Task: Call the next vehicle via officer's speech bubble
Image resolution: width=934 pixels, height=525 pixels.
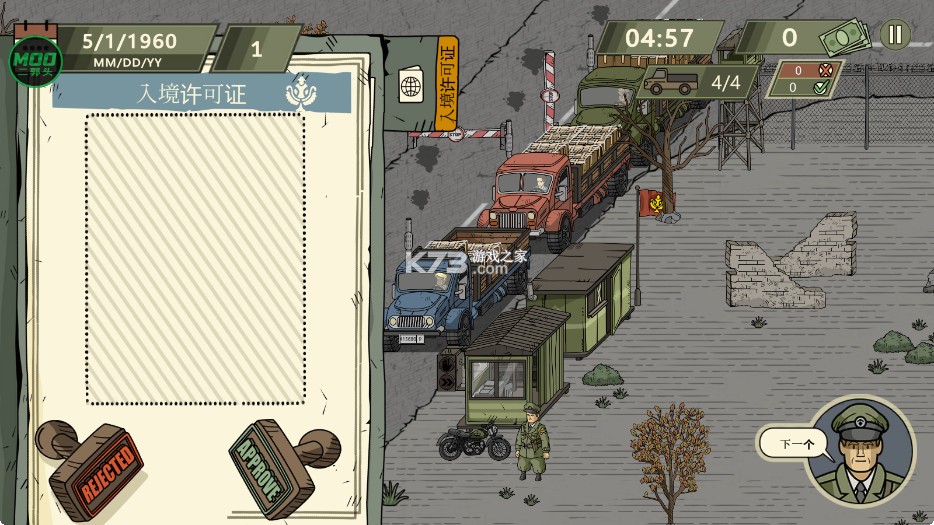Action: click(794, 443)
